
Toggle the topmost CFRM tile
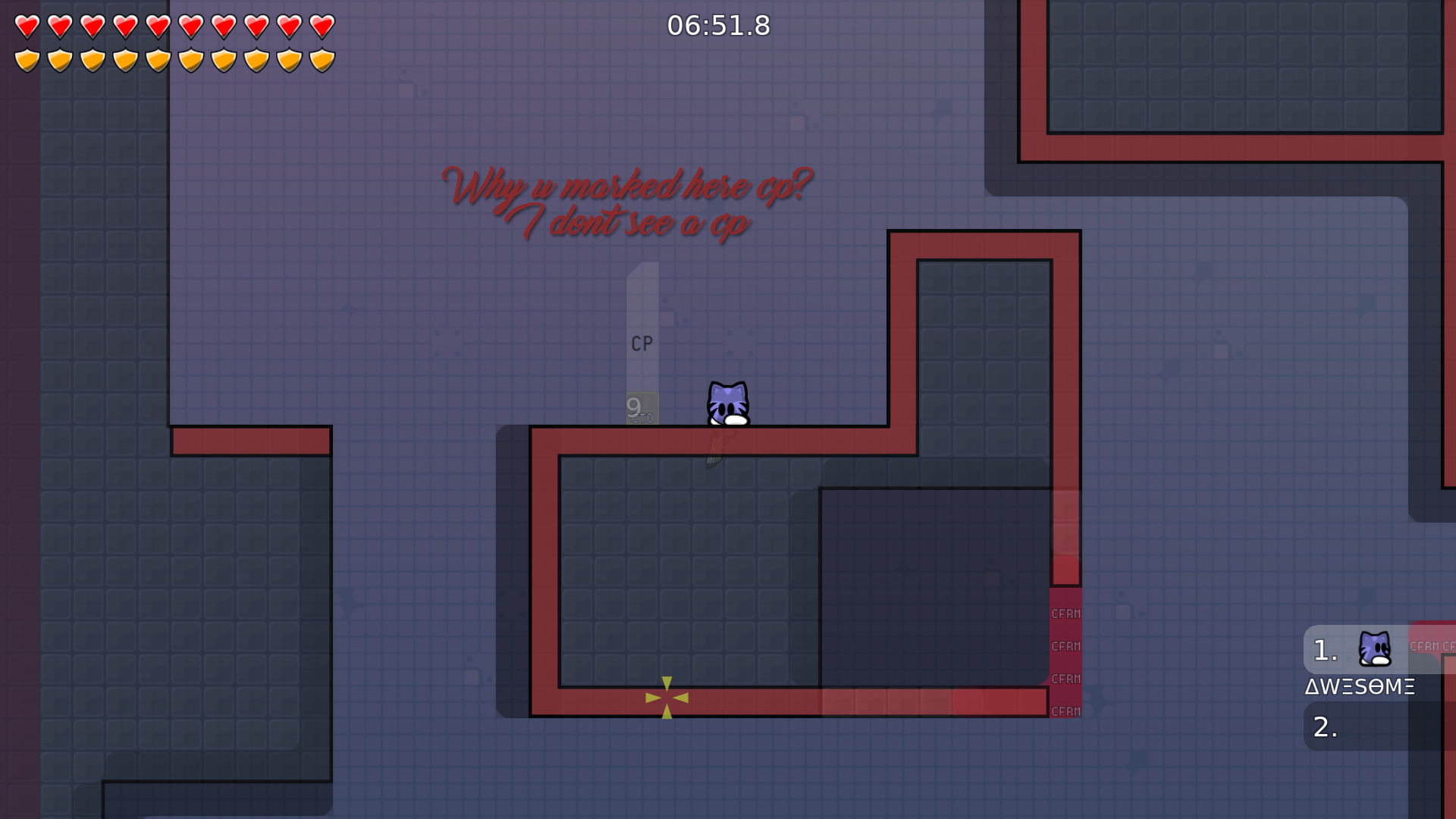coord(1065,613)
